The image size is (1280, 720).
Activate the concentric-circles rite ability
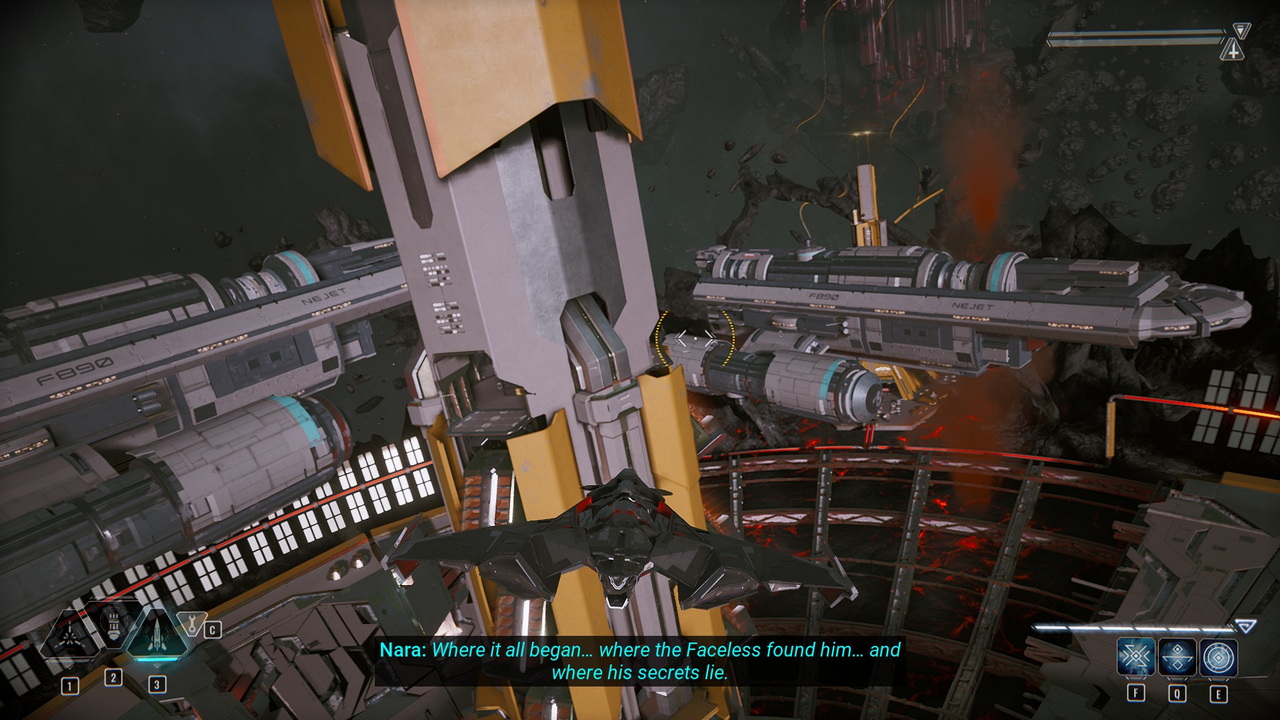coord(1219,657)
